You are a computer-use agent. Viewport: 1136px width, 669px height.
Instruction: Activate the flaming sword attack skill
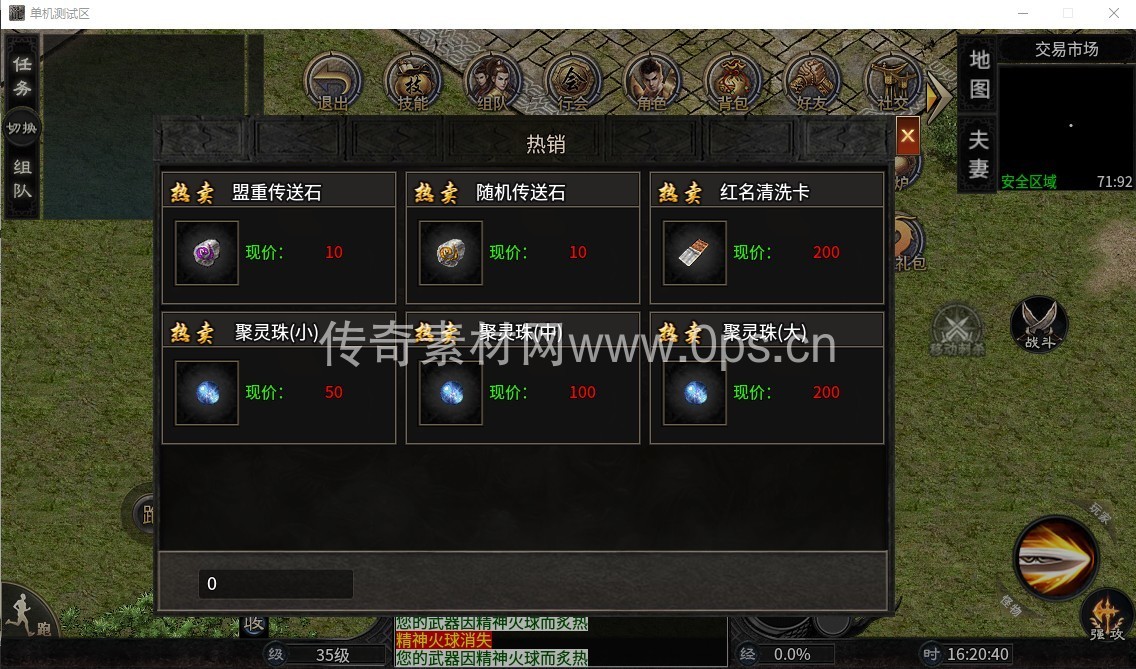point(1055,558)
